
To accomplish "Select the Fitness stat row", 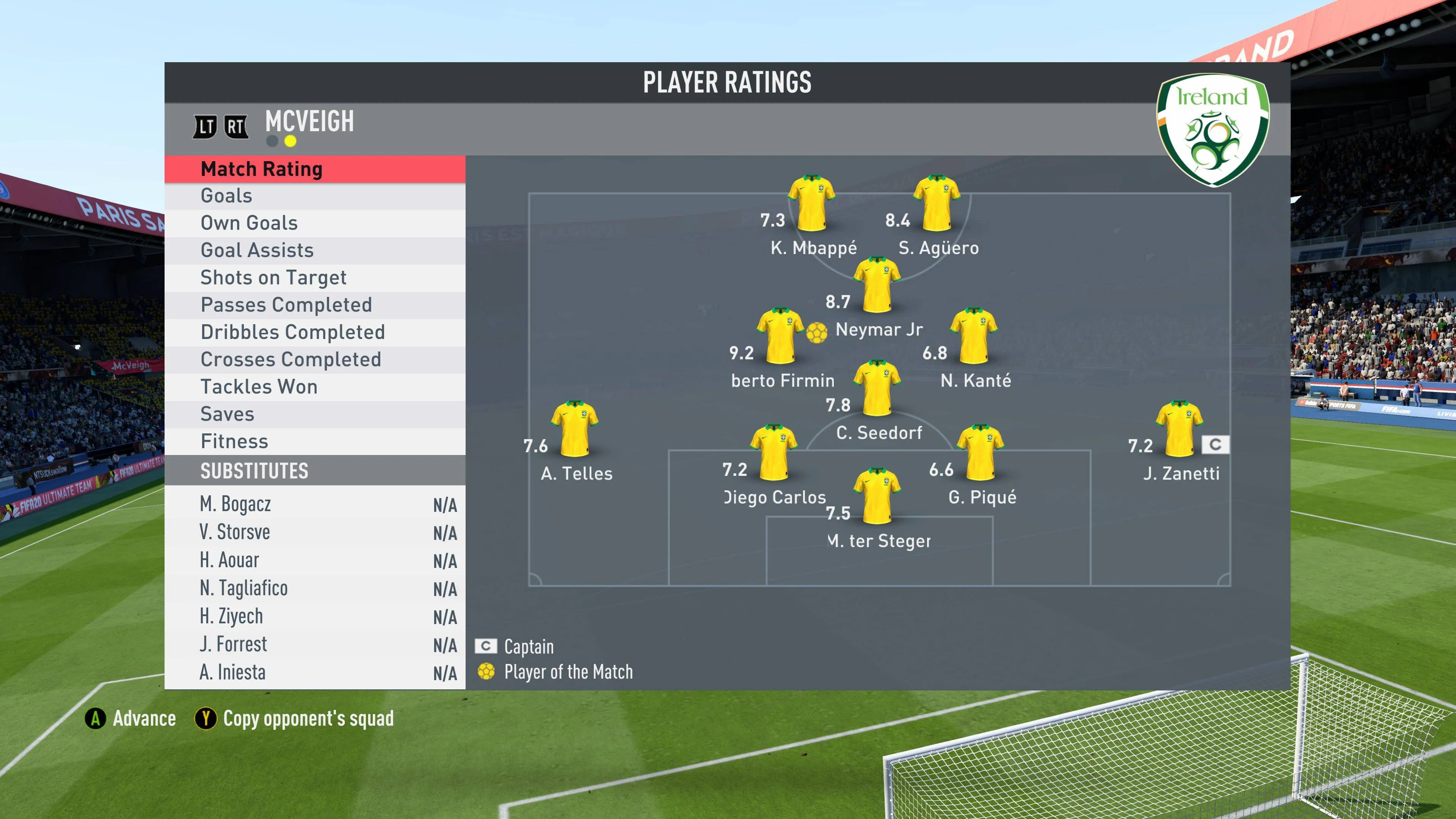I will click(315, 441).
